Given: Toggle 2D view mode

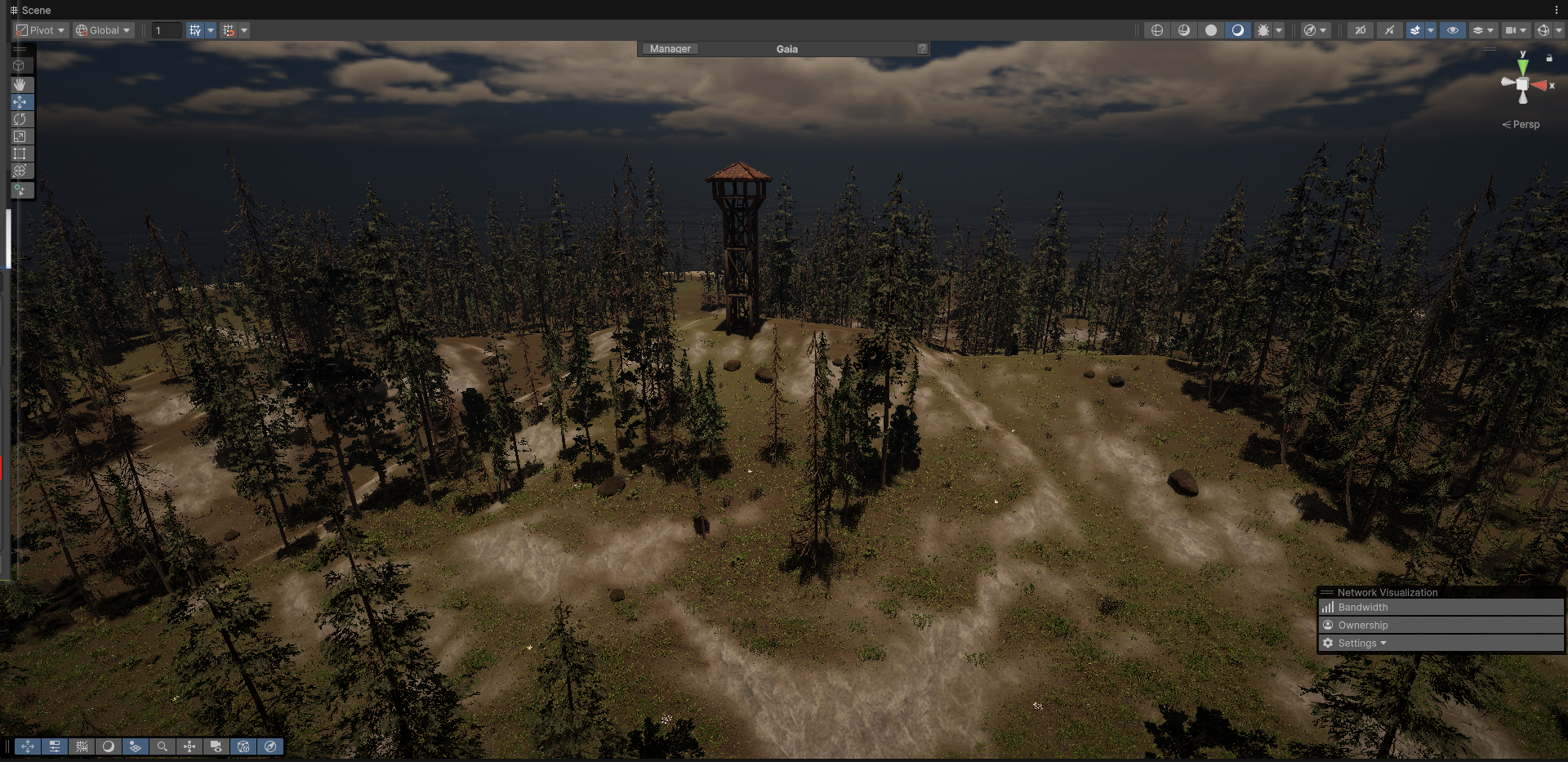Looking at the screenshot, I should [x=1360, y=30].
